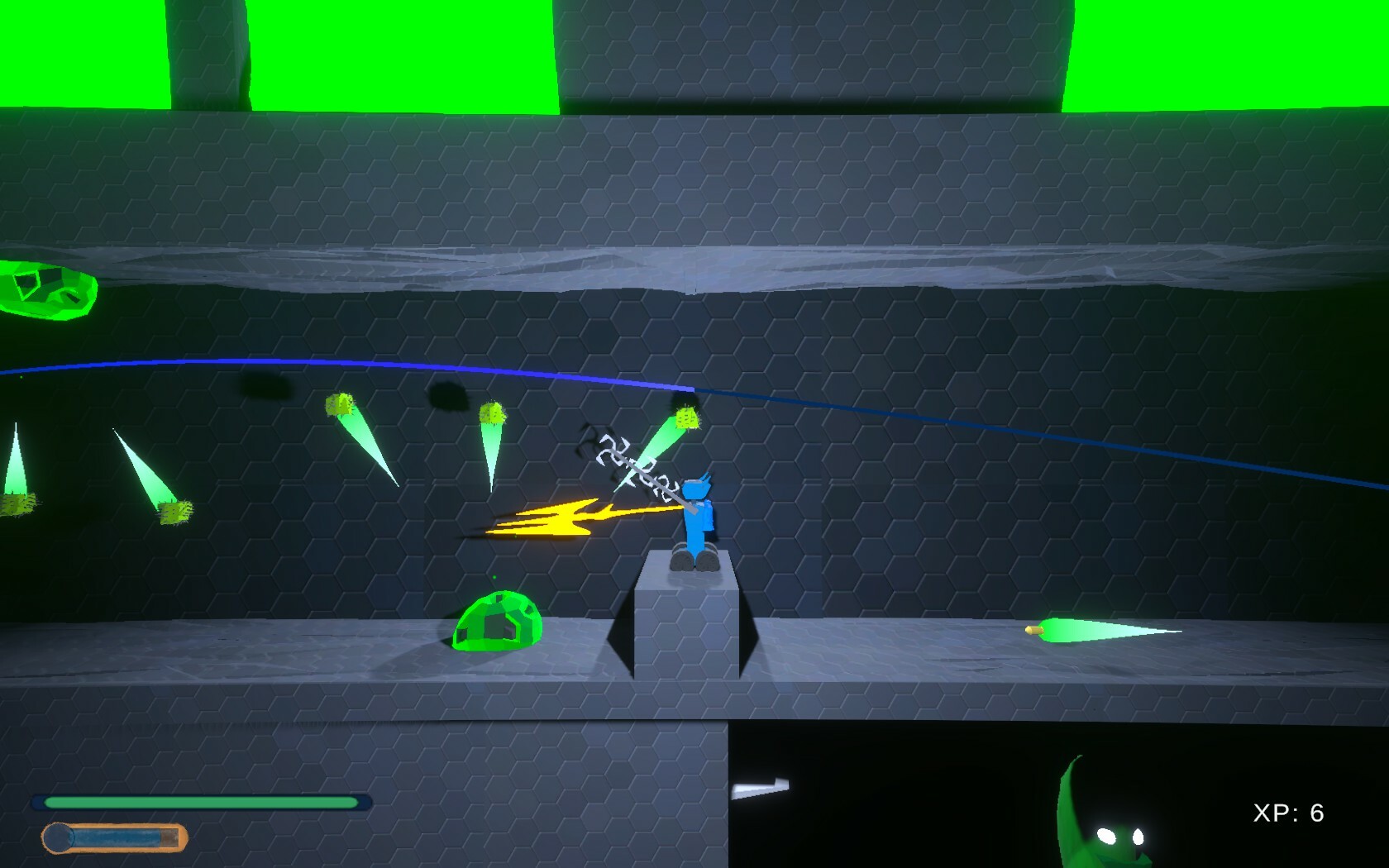
Task: Click the green health bar
Action: 198,801
